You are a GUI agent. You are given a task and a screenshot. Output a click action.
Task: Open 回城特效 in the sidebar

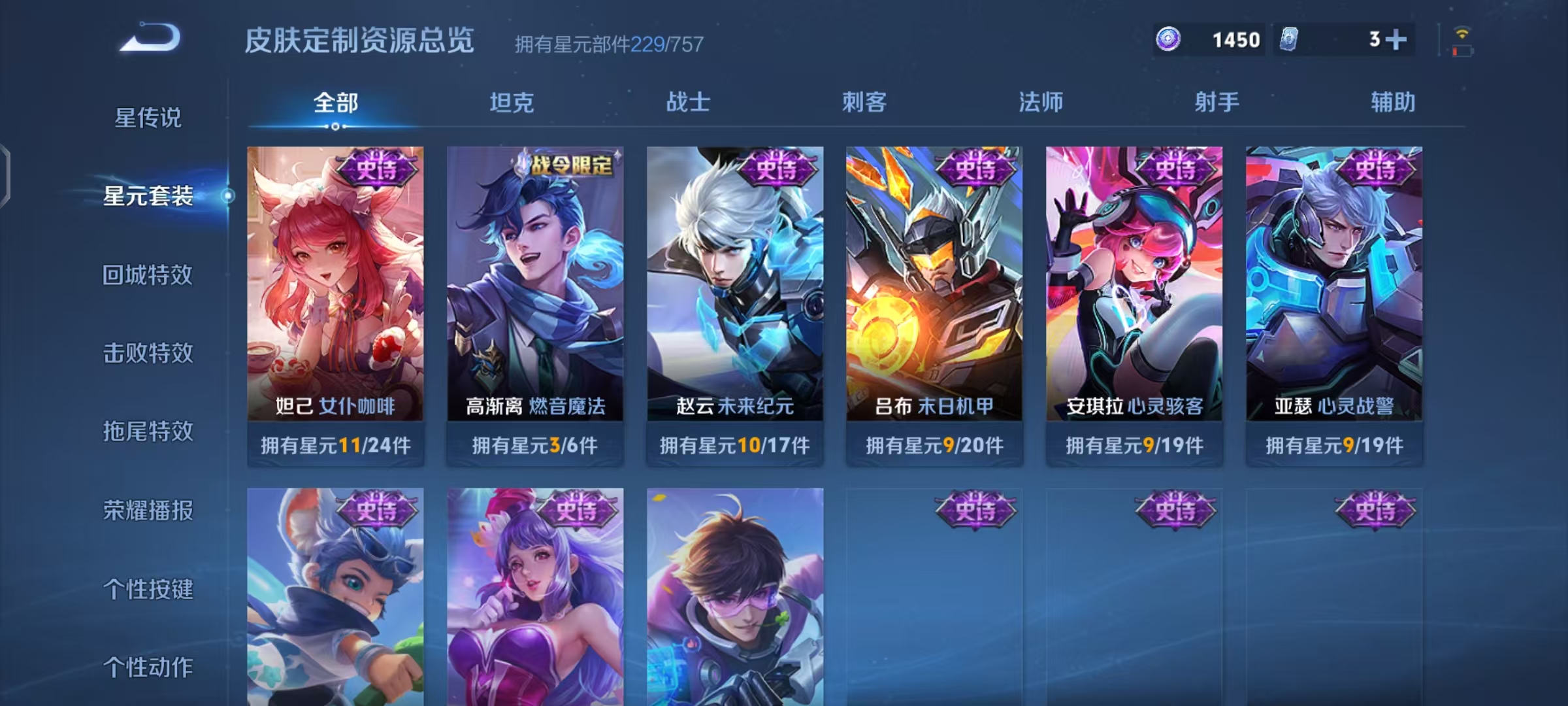(147, 276)
